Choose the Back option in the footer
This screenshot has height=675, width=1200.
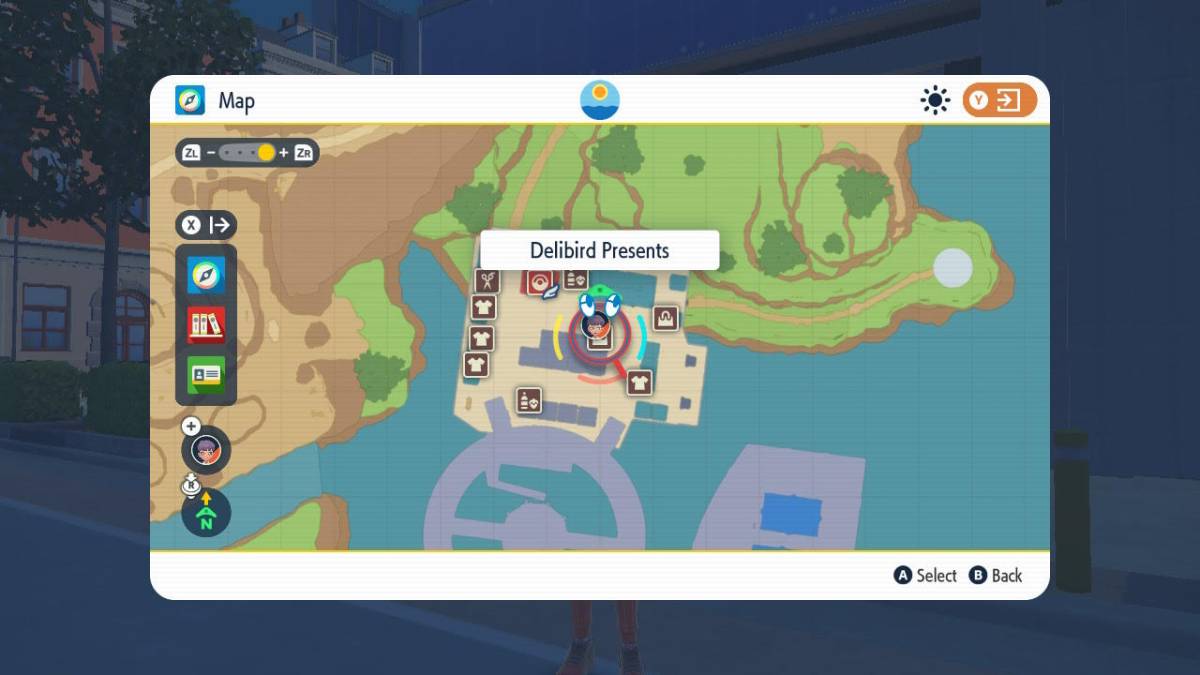[x=996, y=575]
